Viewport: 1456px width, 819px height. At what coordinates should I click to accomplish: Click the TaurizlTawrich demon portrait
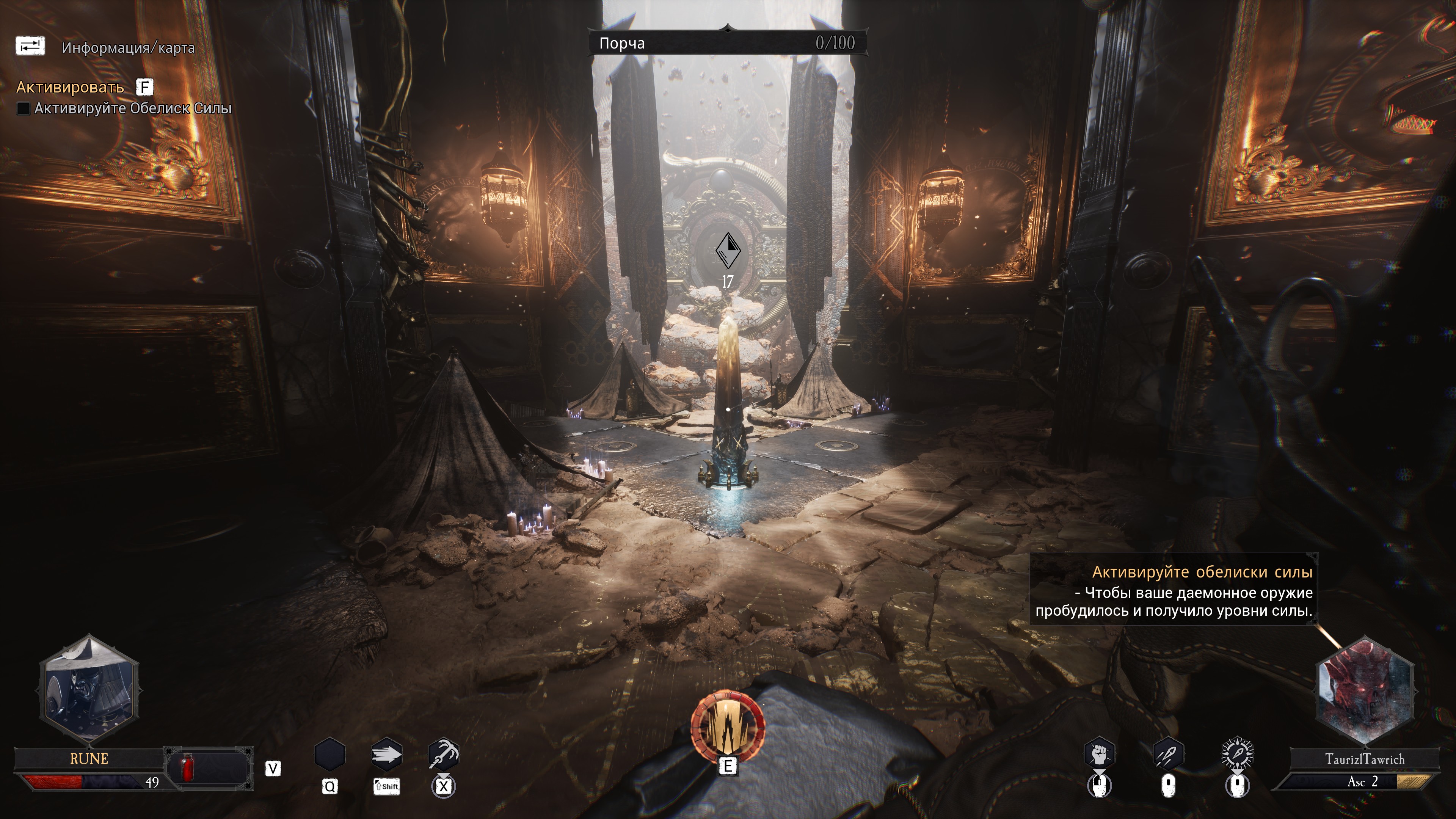click(x=1365, y=689)
